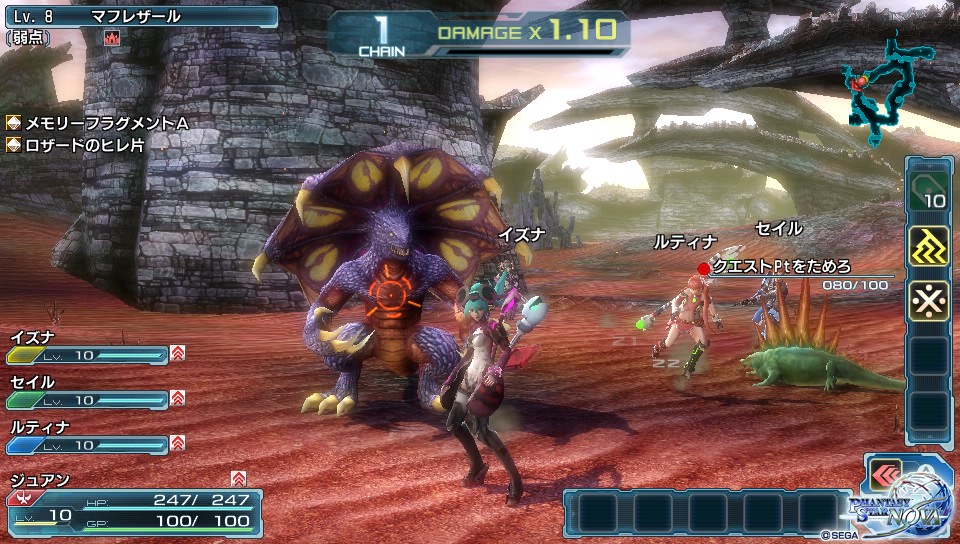Select the green item slot showing 10
The height and width of the screenshot is (544, 960).
click(928, 190)
